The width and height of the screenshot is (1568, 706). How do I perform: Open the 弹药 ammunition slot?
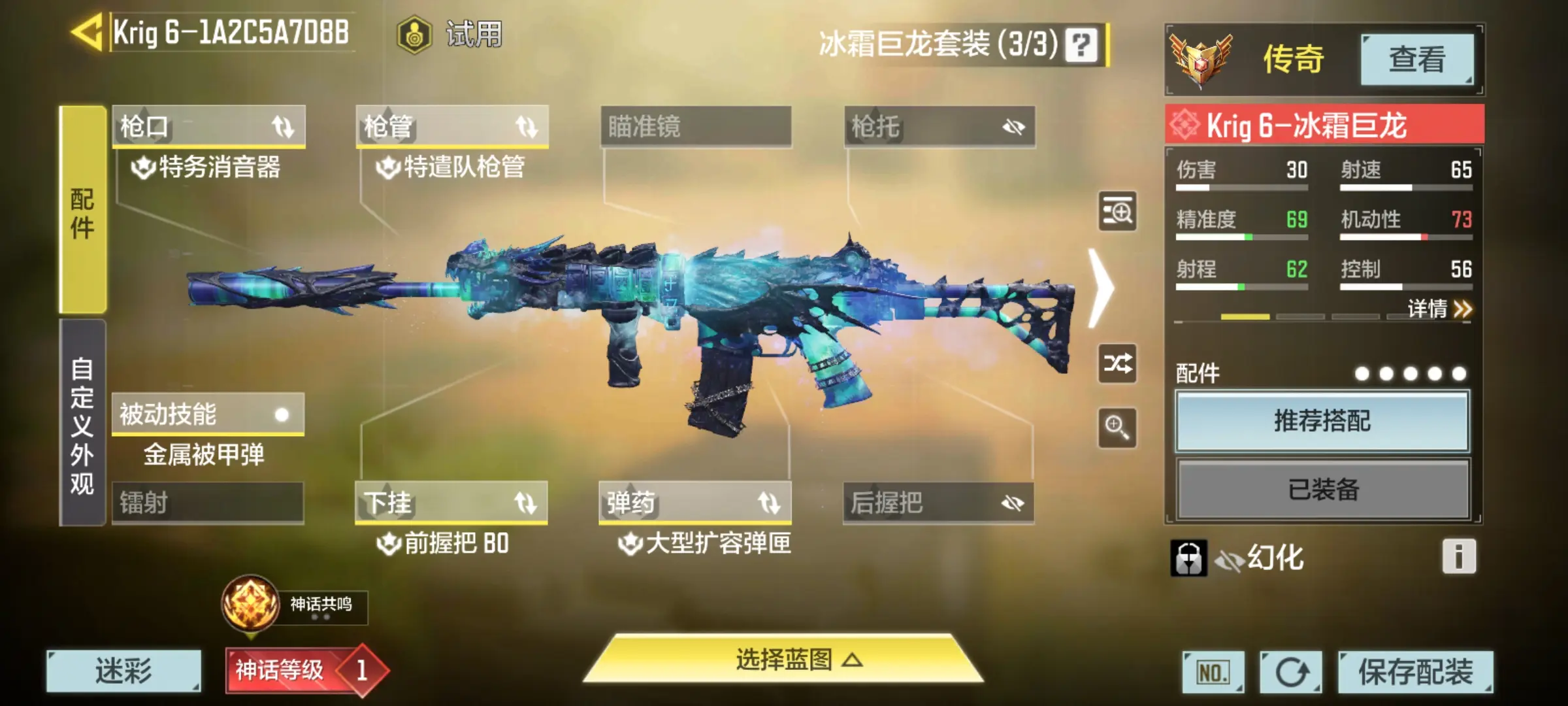(695, 503)
